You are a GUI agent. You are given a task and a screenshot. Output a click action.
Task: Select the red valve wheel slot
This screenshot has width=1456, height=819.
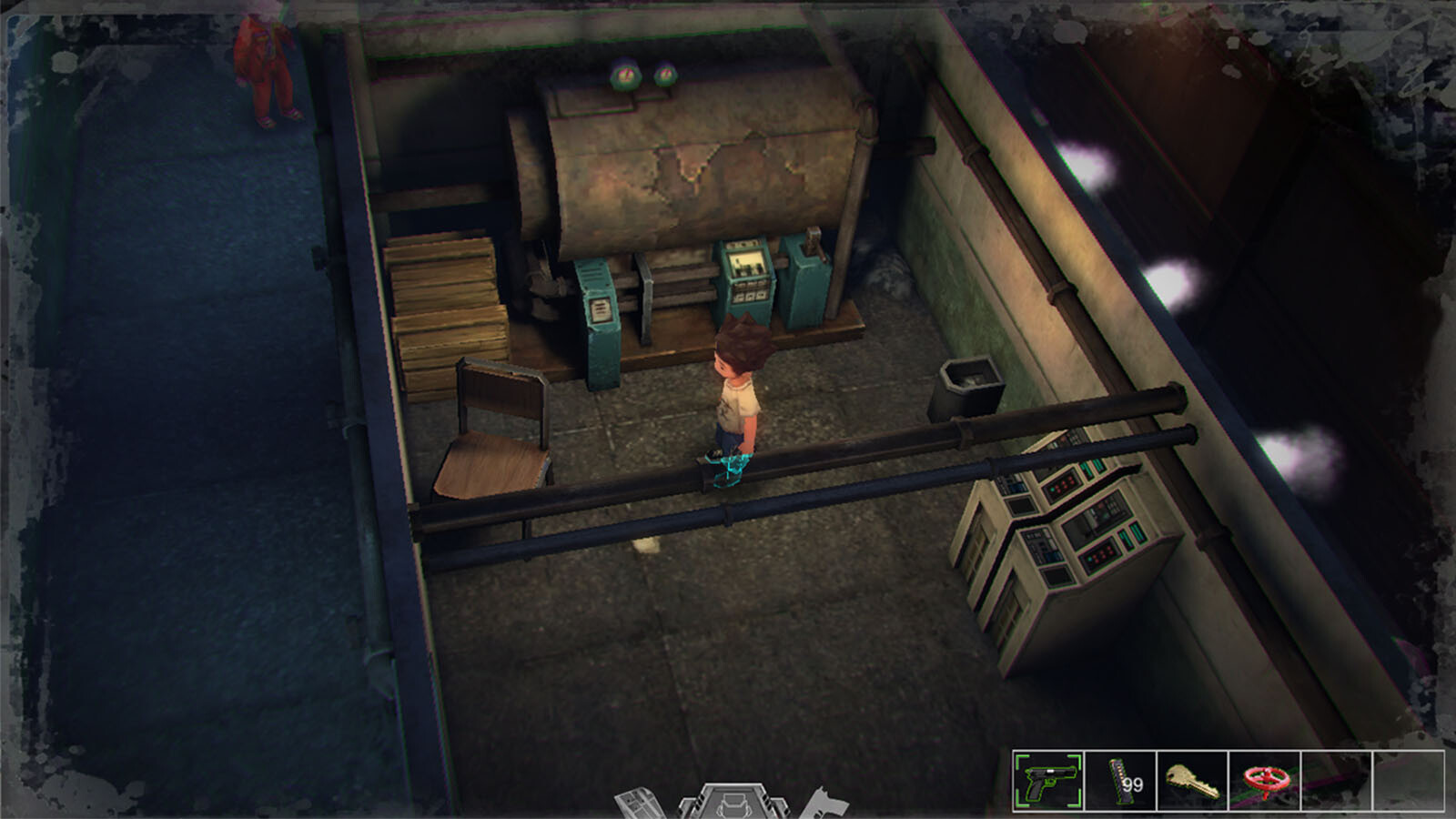click(1264, 781)
